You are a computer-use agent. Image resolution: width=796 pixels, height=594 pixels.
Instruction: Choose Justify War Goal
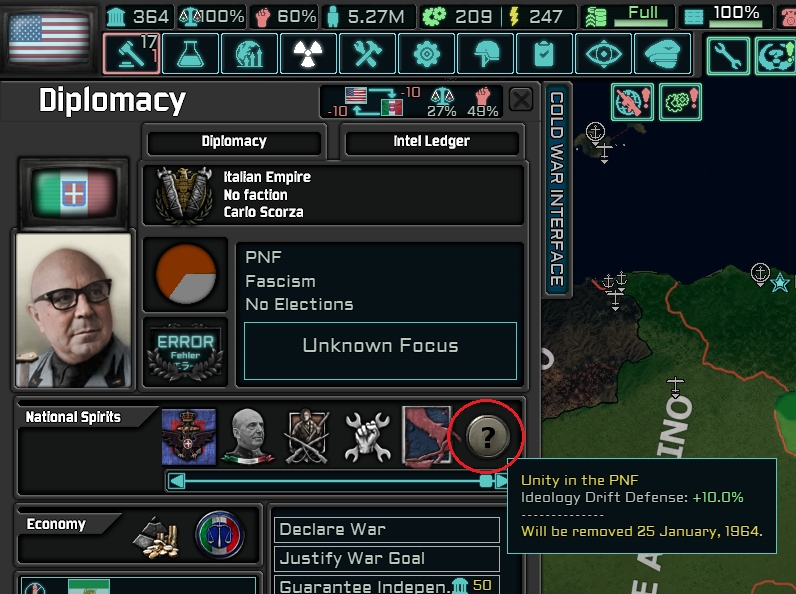click(386, 558)
